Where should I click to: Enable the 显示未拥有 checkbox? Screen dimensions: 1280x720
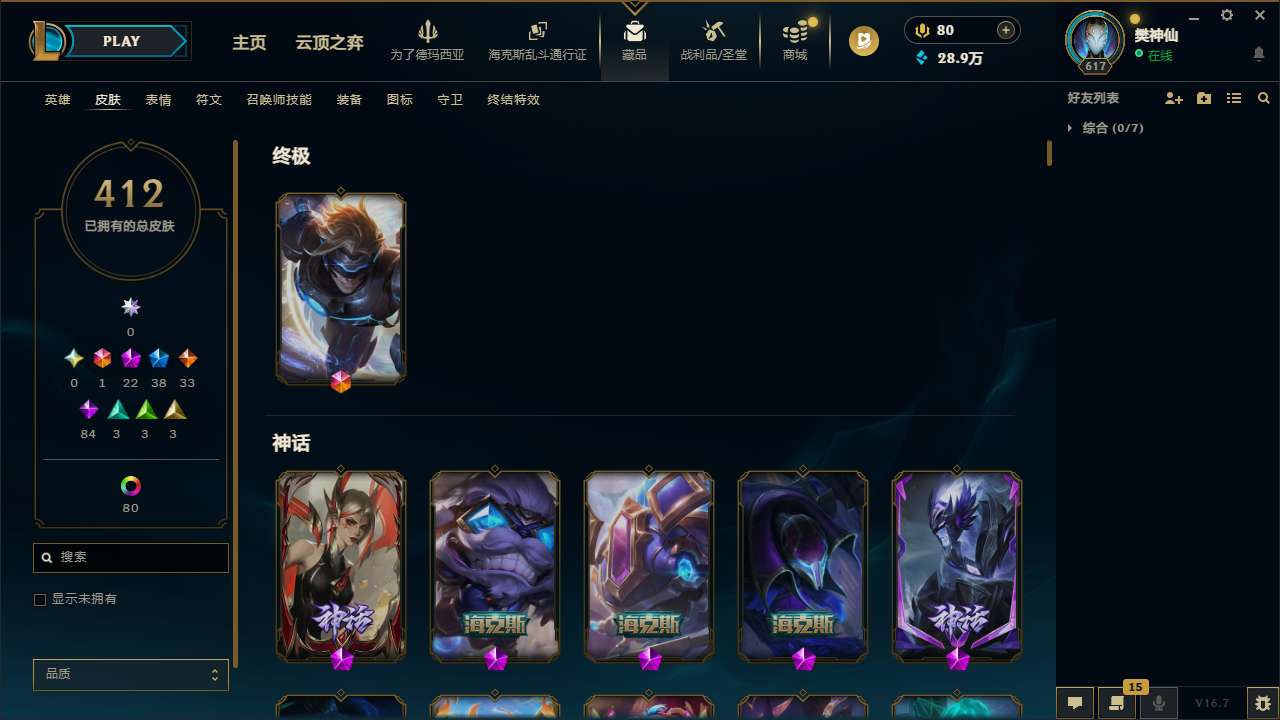coord(40,599)
